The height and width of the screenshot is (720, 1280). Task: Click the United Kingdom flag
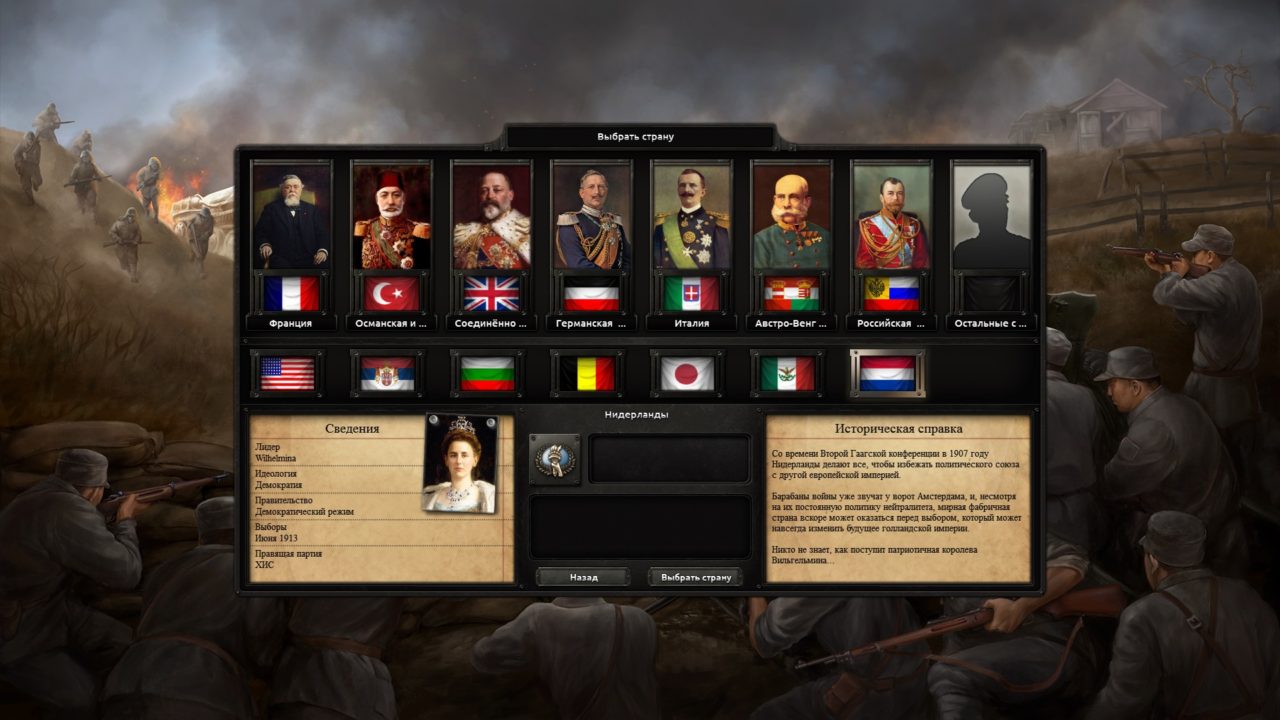click(x=492, y=292)
